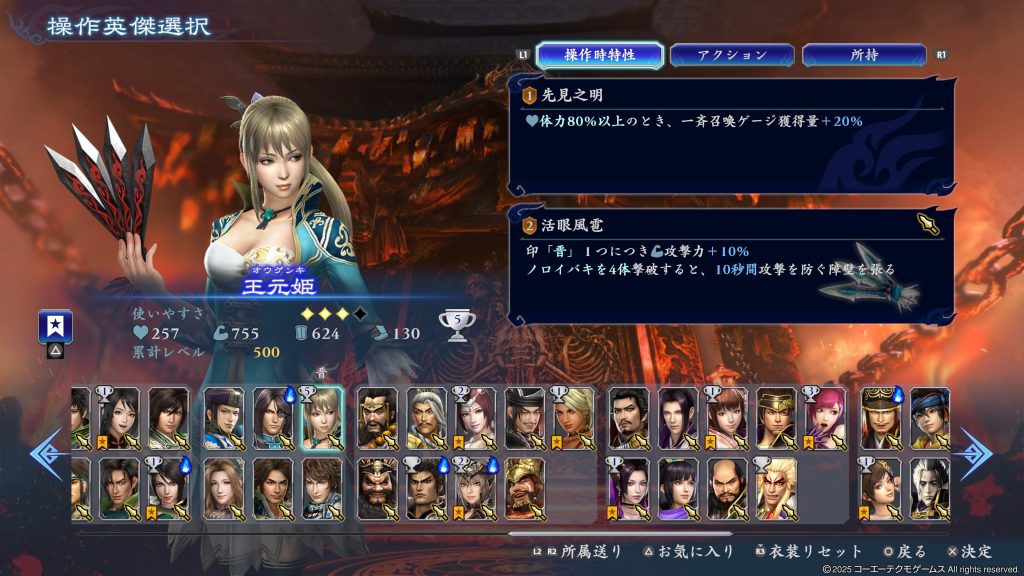The image size is (1024, 576).
Task: Select the red-faced golden helmet portrait
Action: (524, 488)
